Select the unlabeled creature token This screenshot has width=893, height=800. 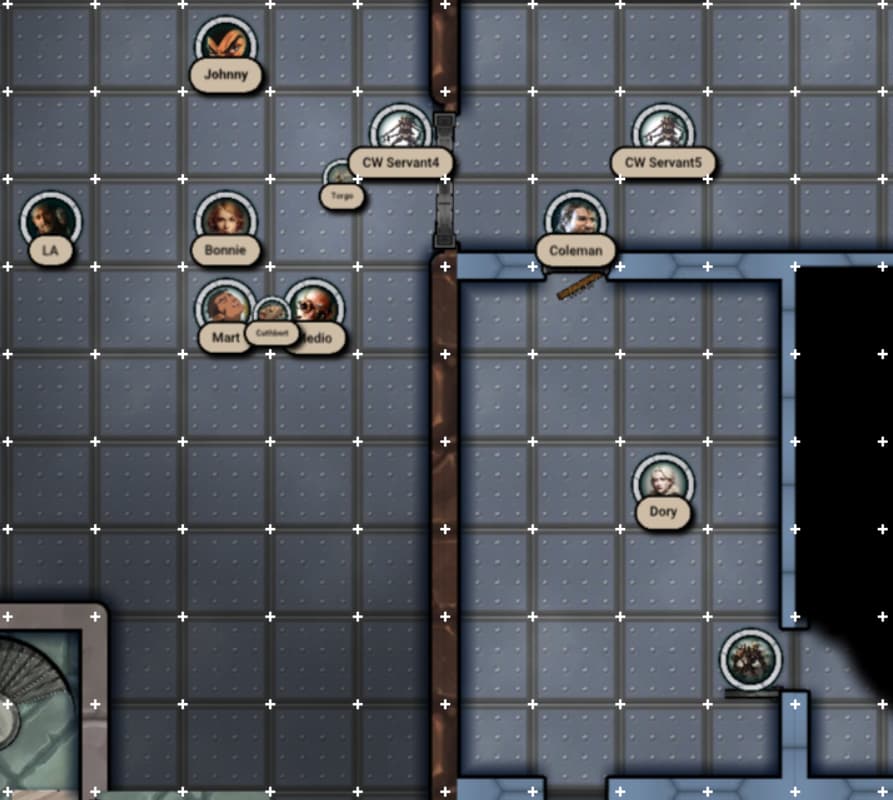coord(751,658)
